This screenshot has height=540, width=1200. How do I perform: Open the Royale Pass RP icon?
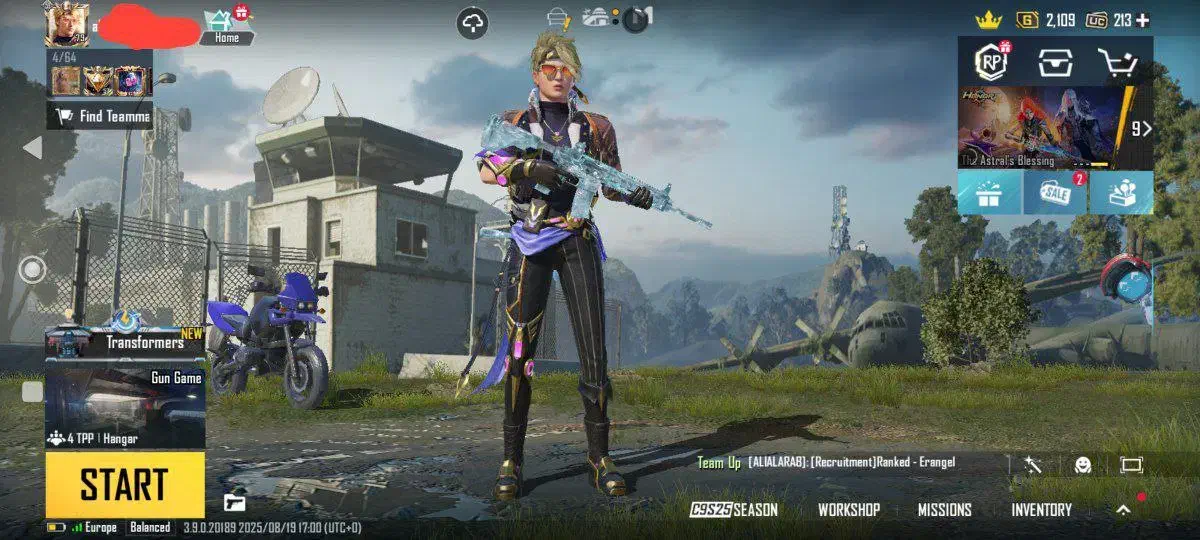coord(991,62)
